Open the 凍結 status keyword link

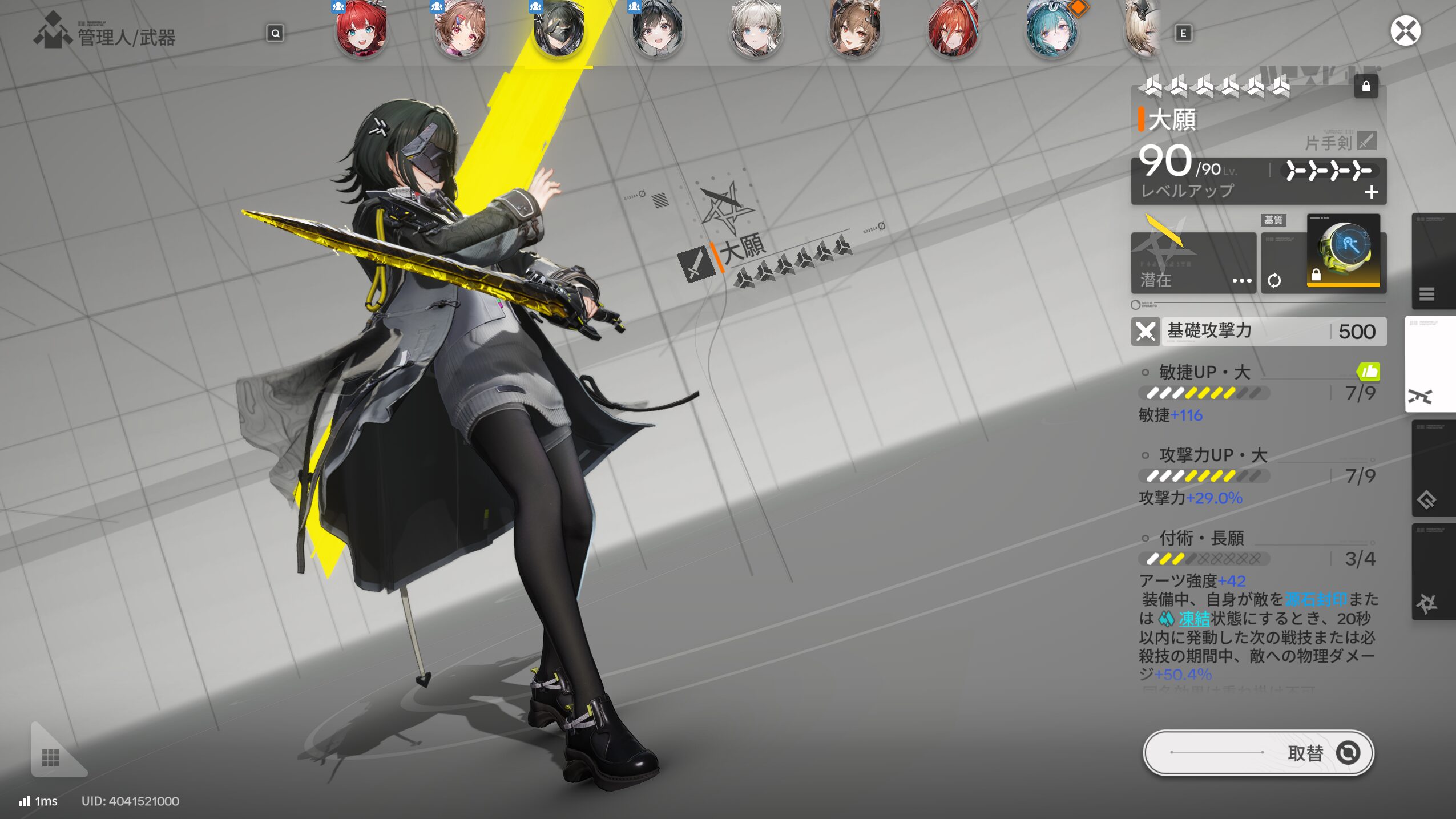(x=1193, y=619)
